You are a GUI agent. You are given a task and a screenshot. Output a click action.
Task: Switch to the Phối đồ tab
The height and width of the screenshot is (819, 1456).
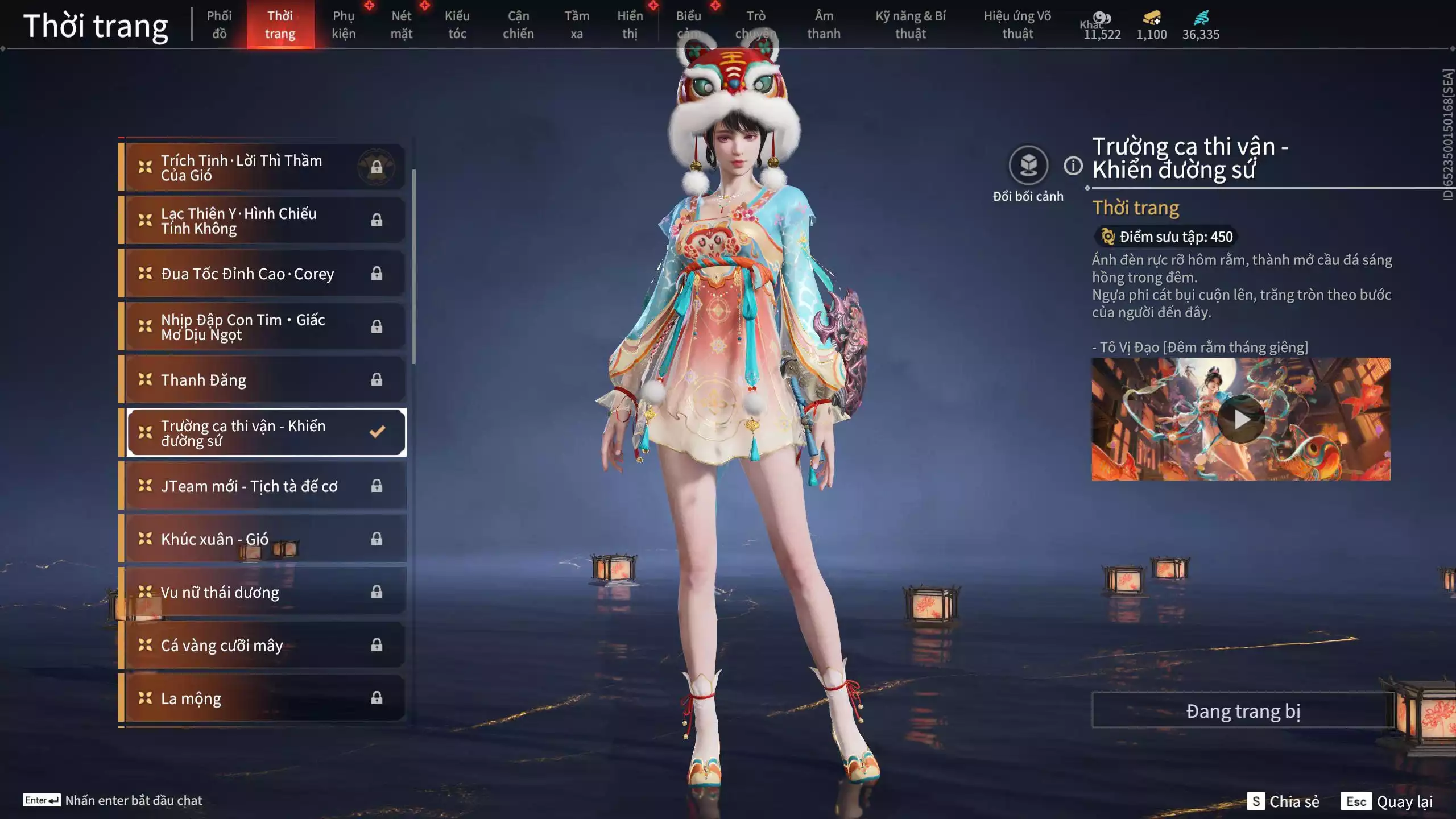pos(219,24)
